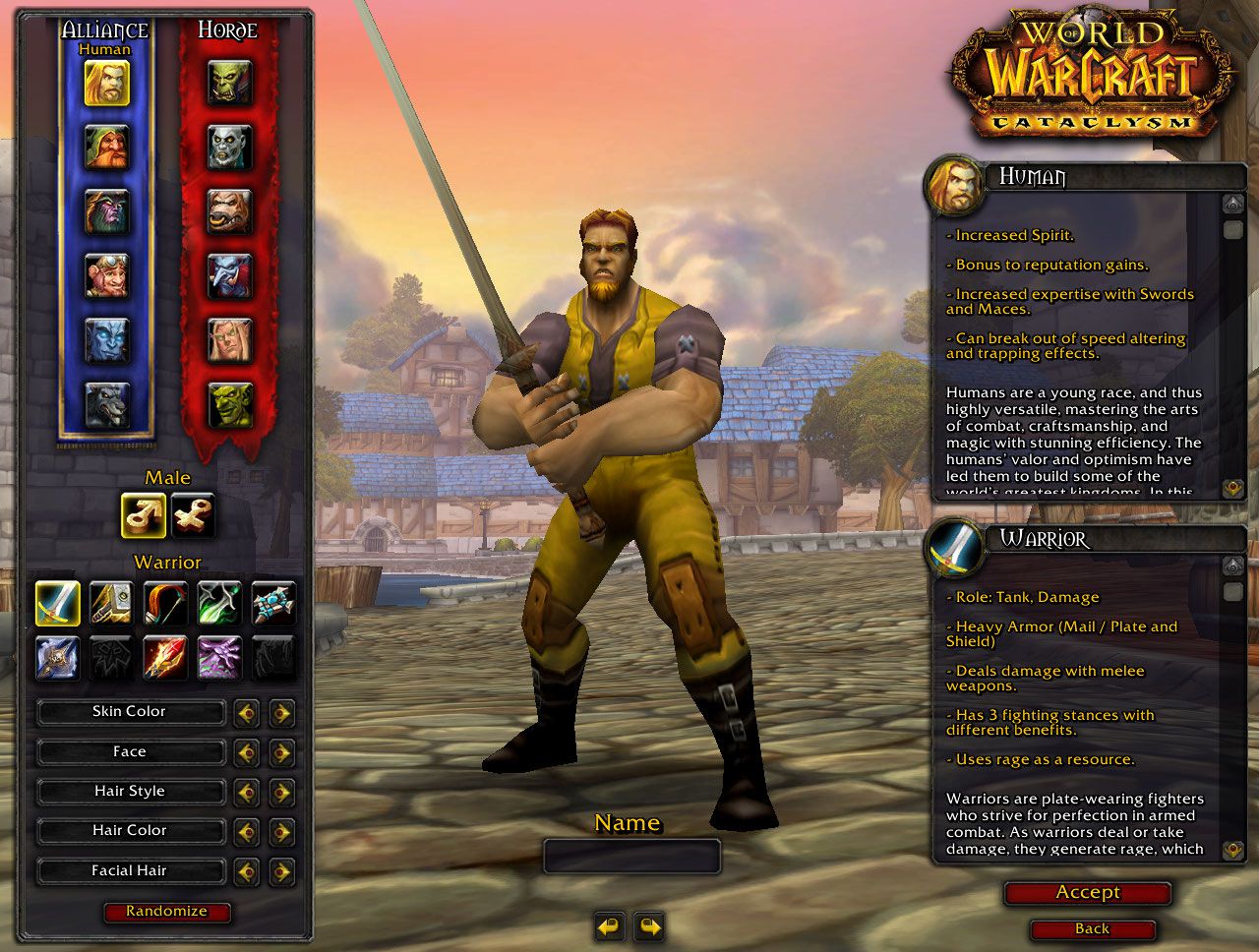Image resolution: width=1259 pixels, height=952 pixels.
Task: Accept the character creation
Action: tap(1088, 893)
